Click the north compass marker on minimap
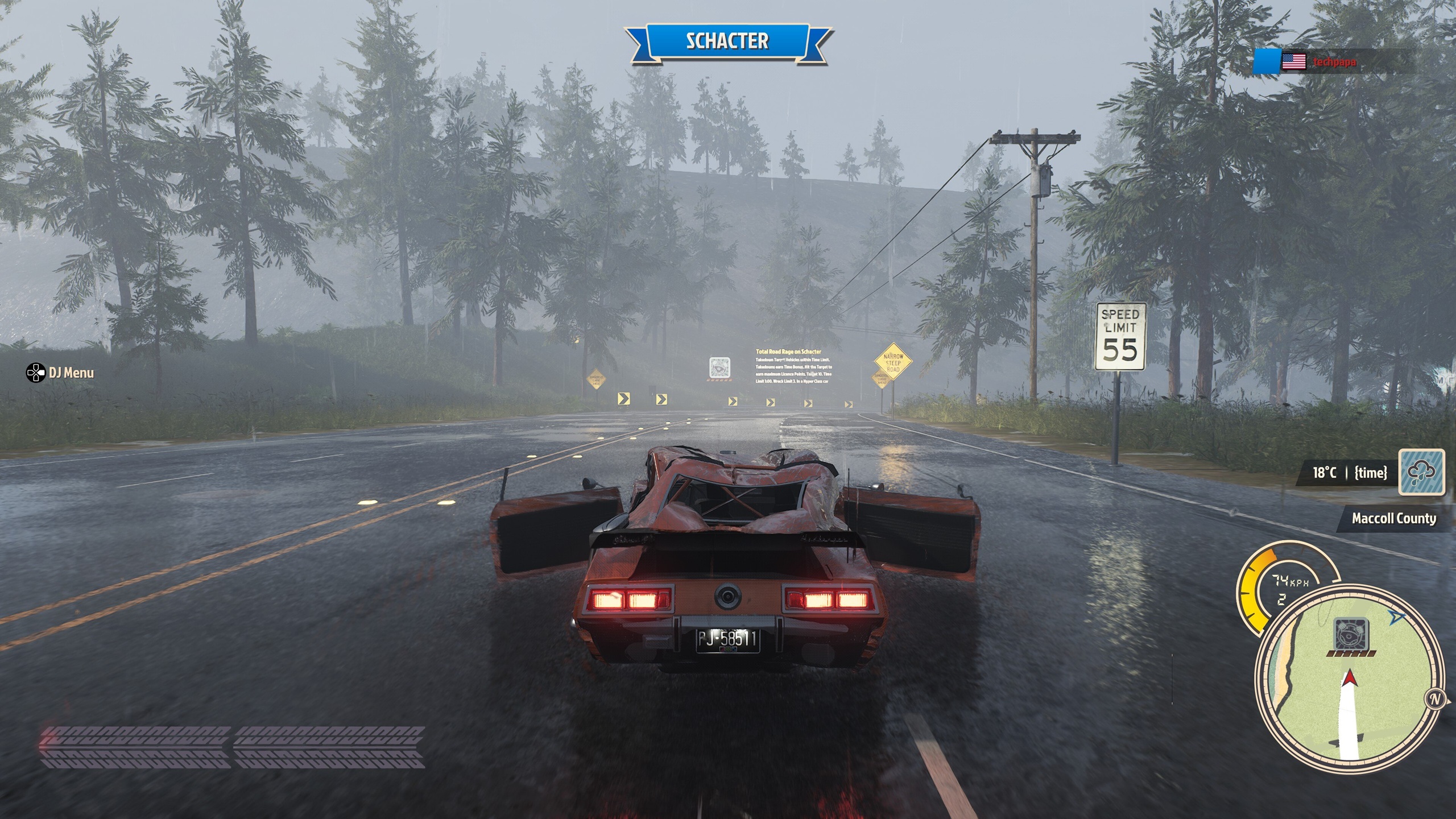Image resolution: width=1456 pixels, height=819 pixels. [1435, 699]
